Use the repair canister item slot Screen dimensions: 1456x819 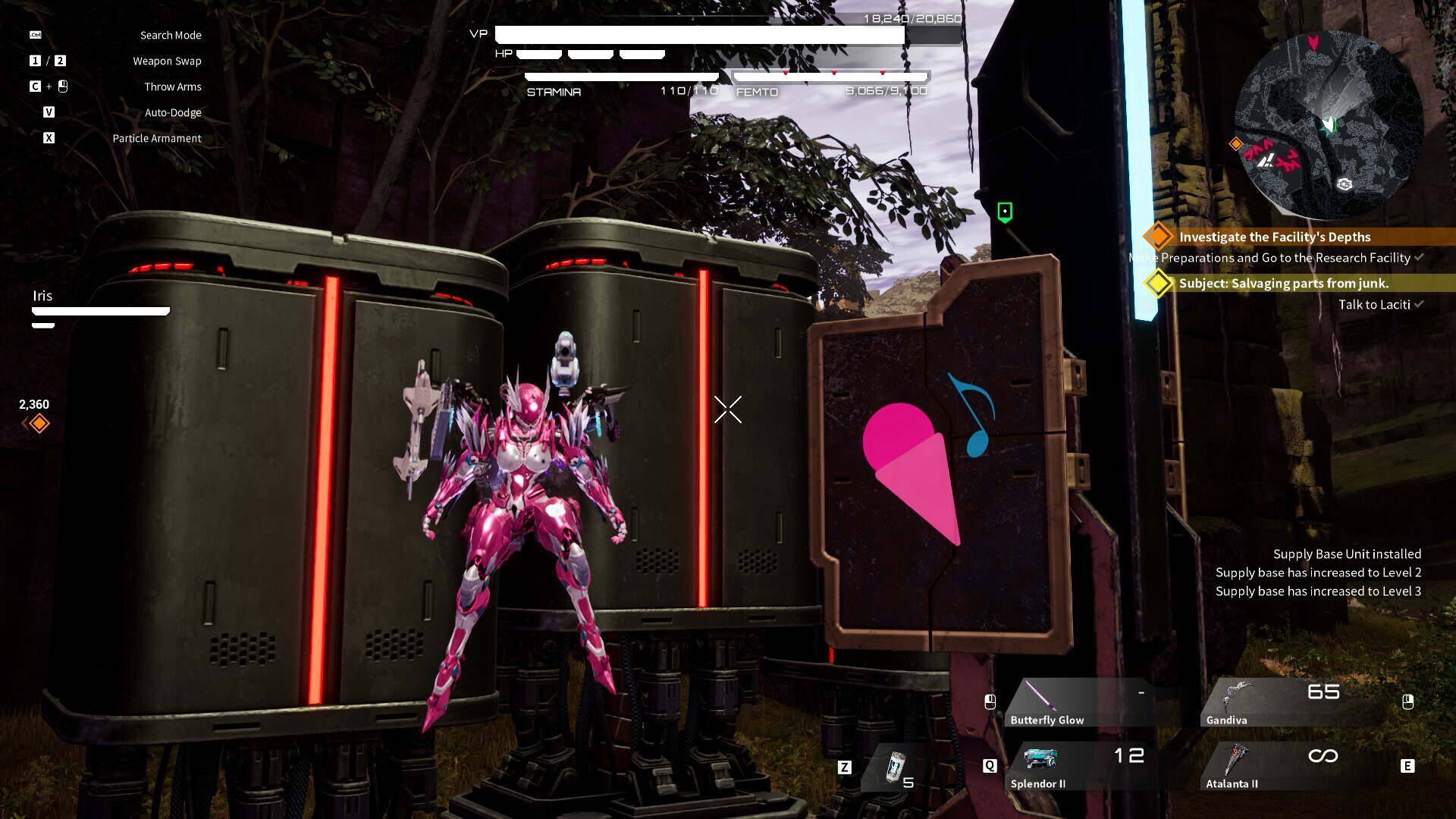tap(898, 768)
